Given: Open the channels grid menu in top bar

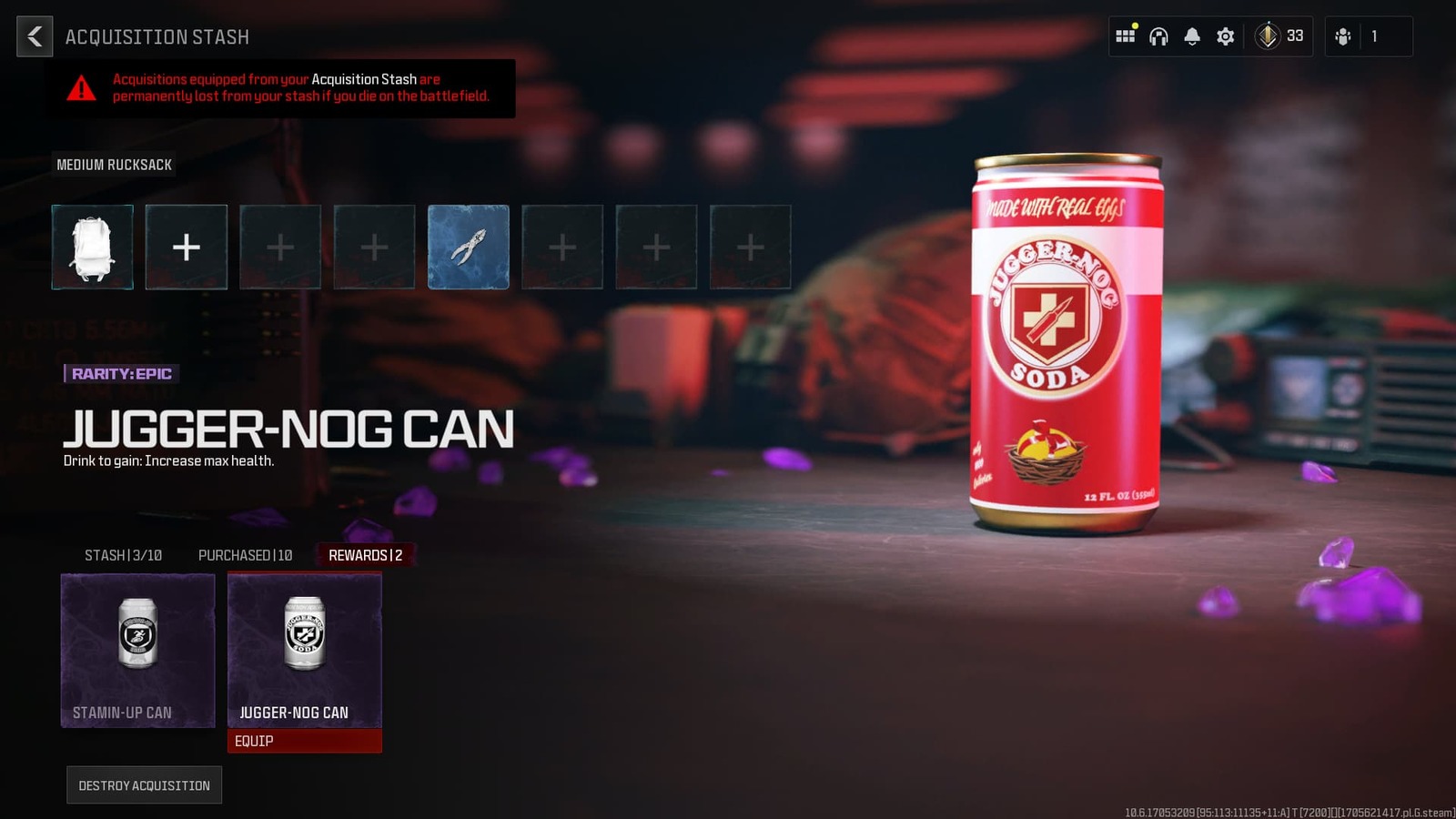Looking at the screenshot, I should 1126,36.
